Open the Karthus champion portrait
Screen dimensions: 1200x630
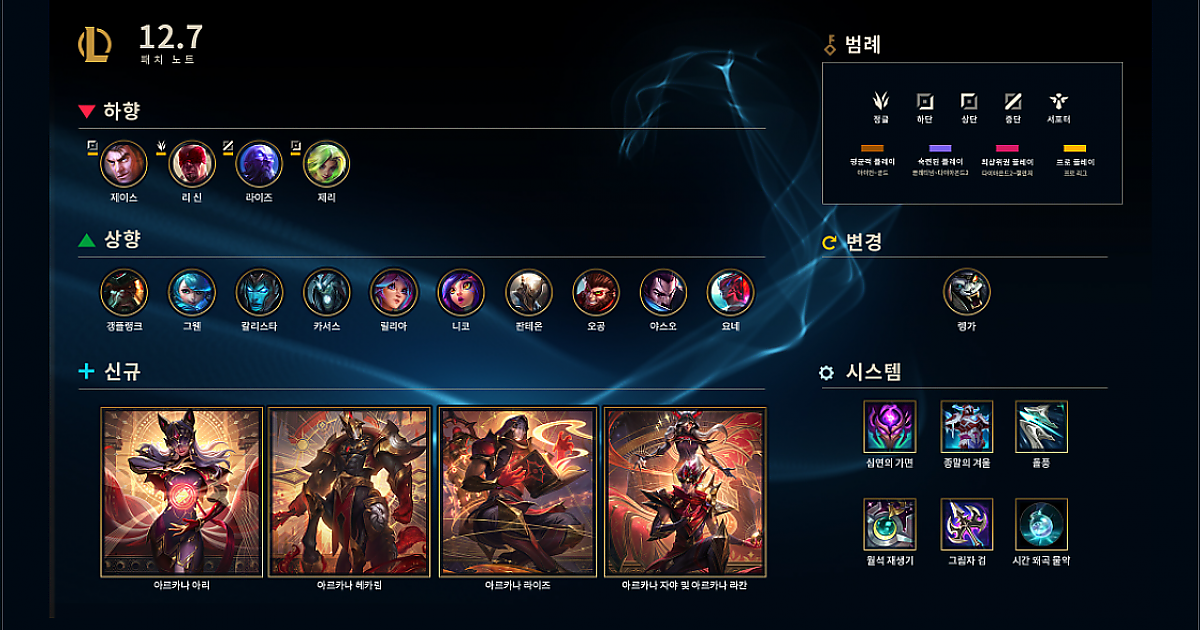pyautogui.click(x=326, y=292)
